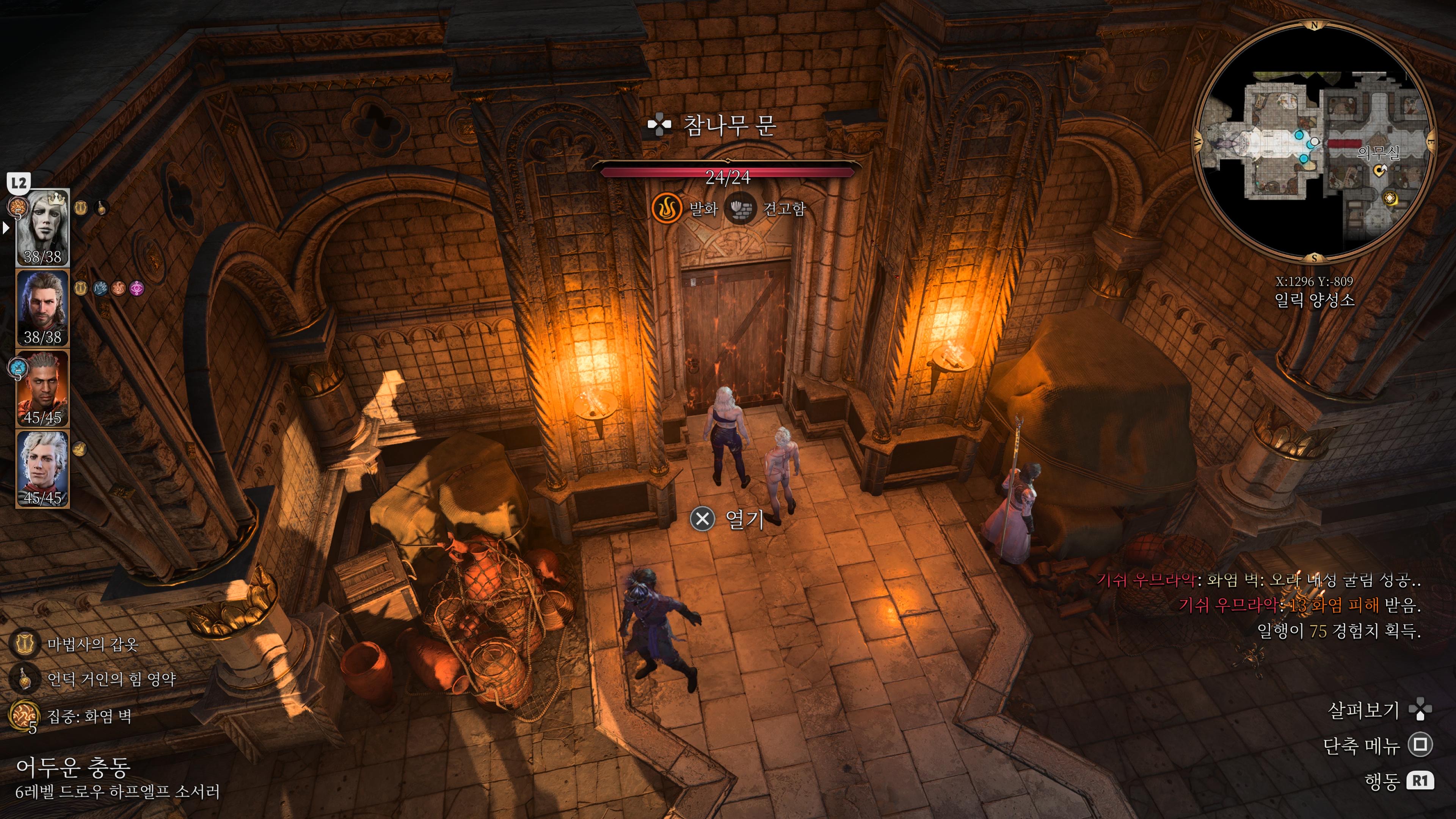Show the 발화 status on the door
The height and width of the screenshot is (819, 1456).
(667, 209)
